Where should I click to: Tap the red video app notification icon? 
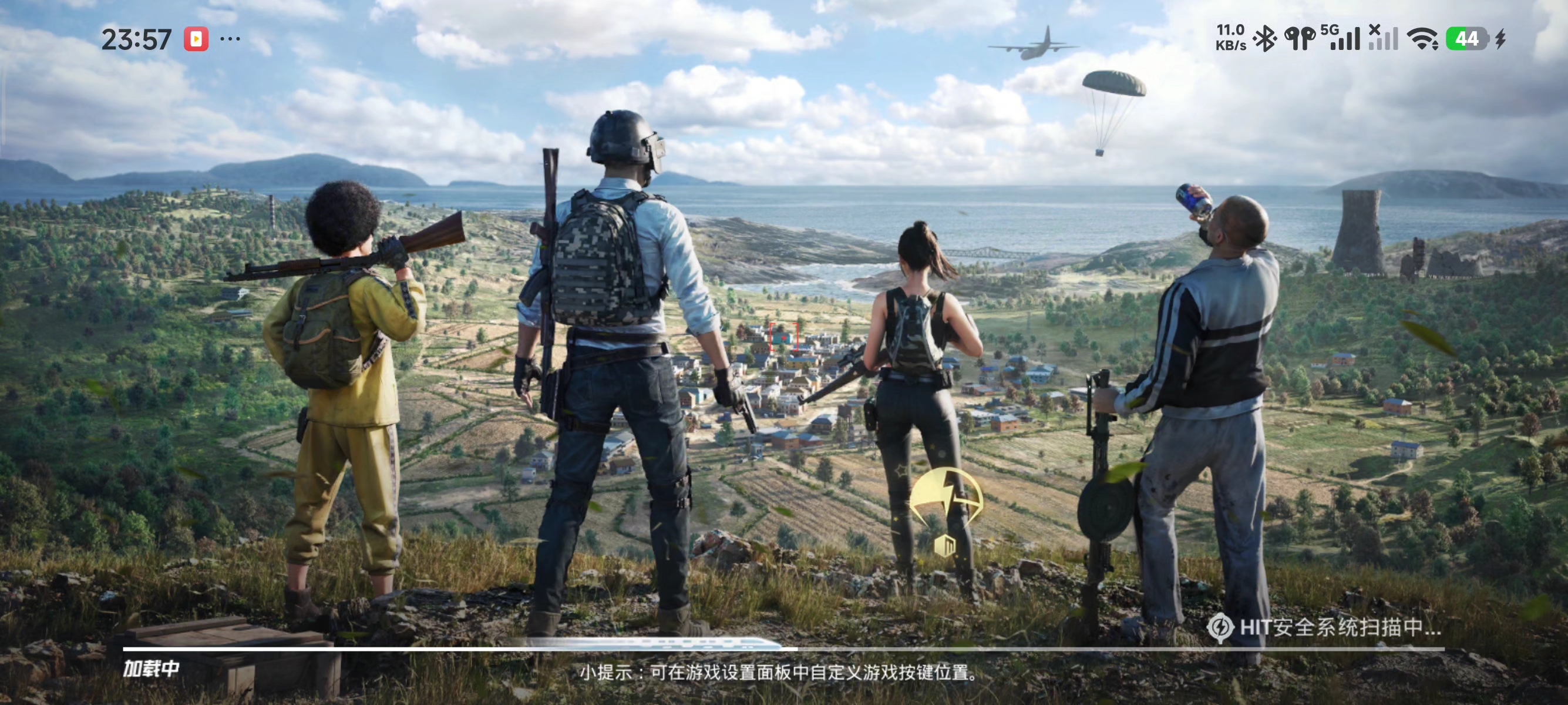click(196, 39)
